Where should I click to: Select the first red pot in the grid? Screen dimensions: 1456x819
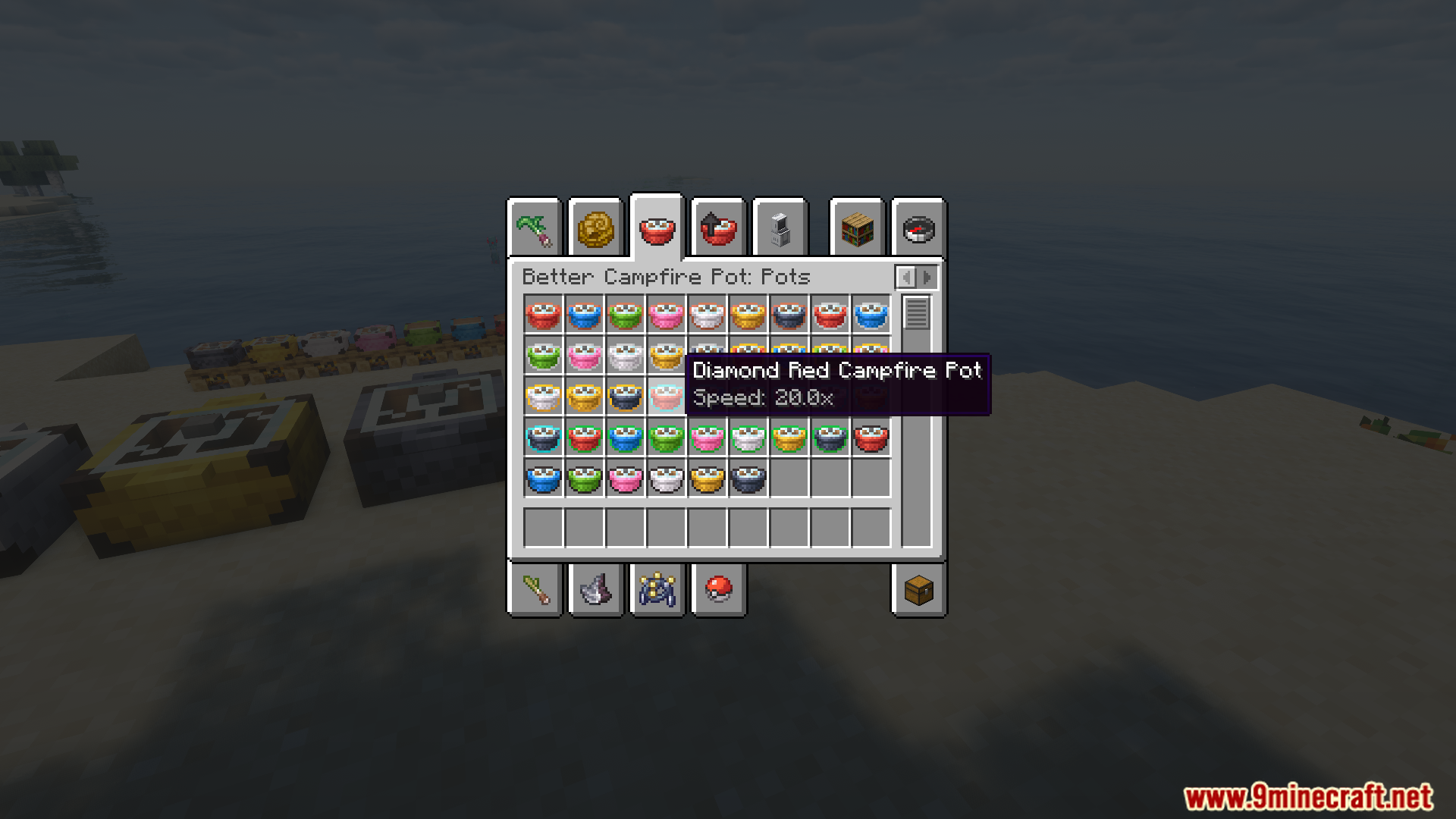(x=543, y=315)
